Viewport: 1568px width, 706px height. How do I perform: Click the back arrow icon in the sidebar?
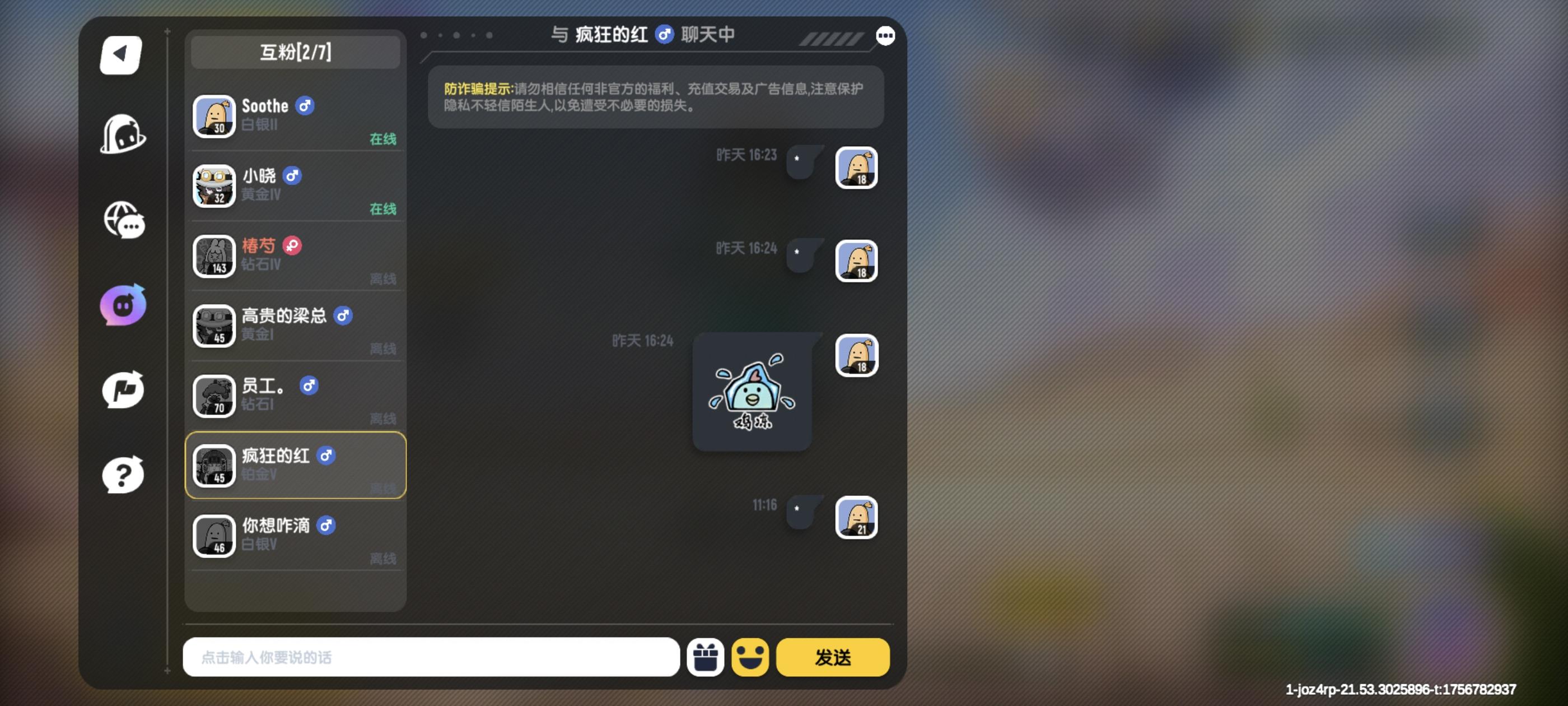(x=121, y=55)
